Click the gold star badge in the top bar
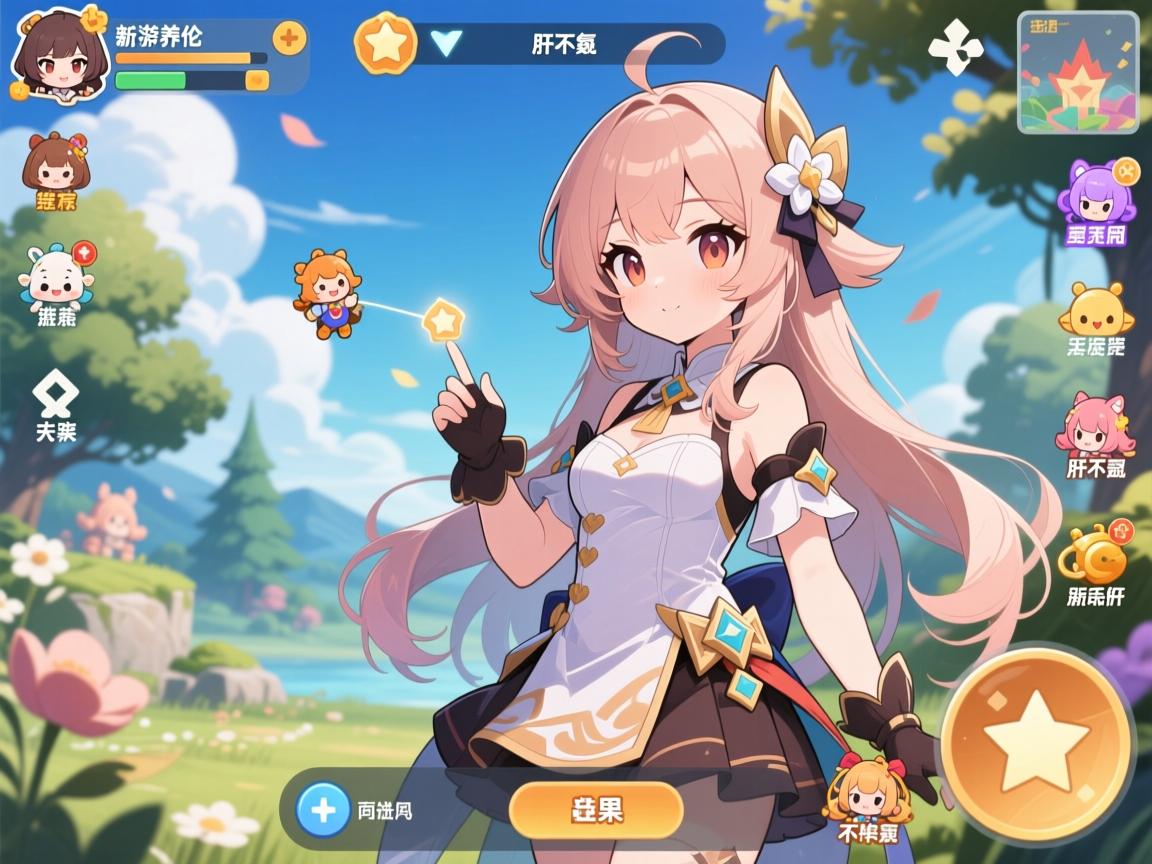This screenshot has height=864, width=1152. pyautogui.click(x=385, y=43)
